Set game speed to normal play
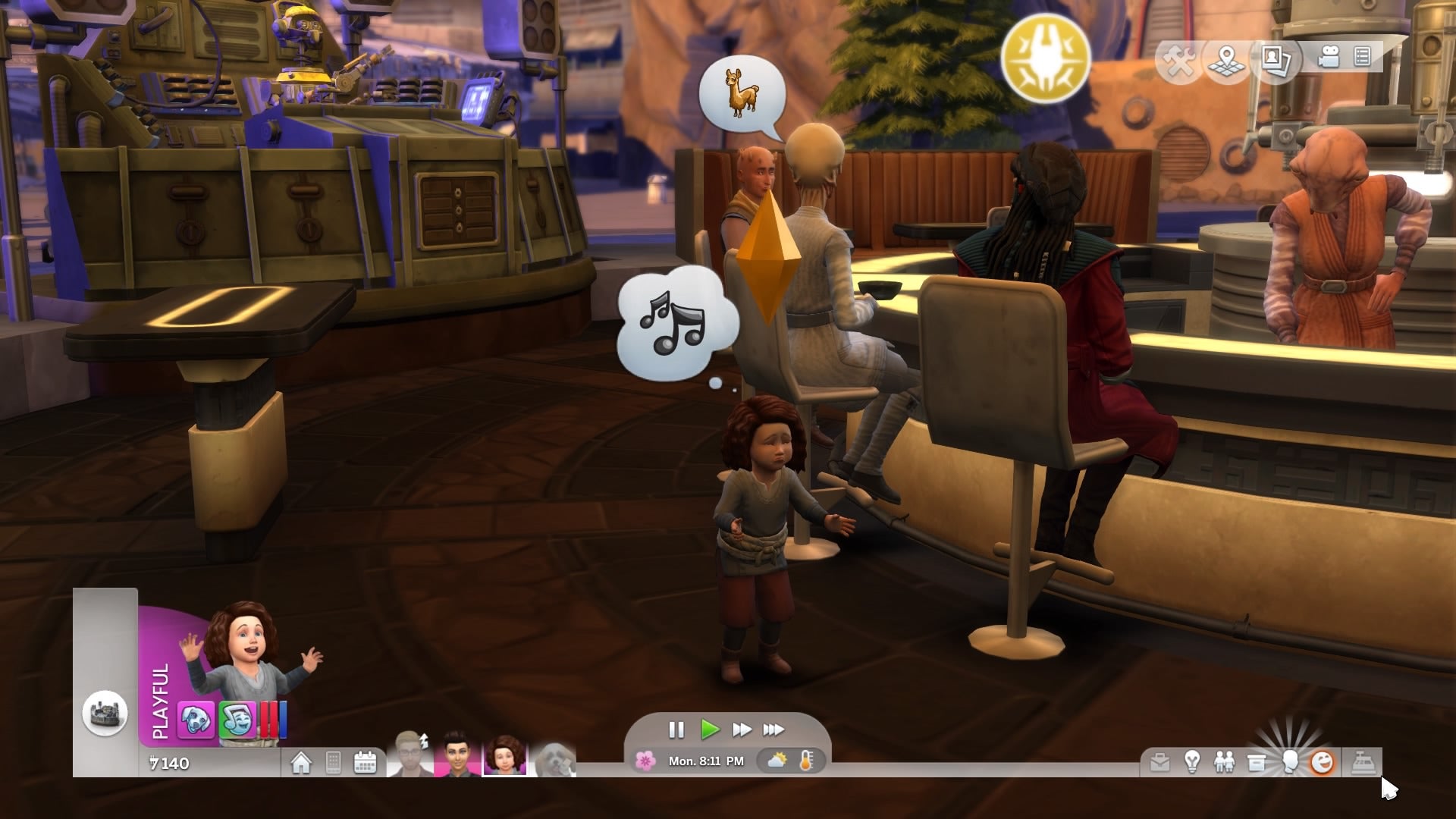This screenshot has width=1456, height=819. point(710,730)
